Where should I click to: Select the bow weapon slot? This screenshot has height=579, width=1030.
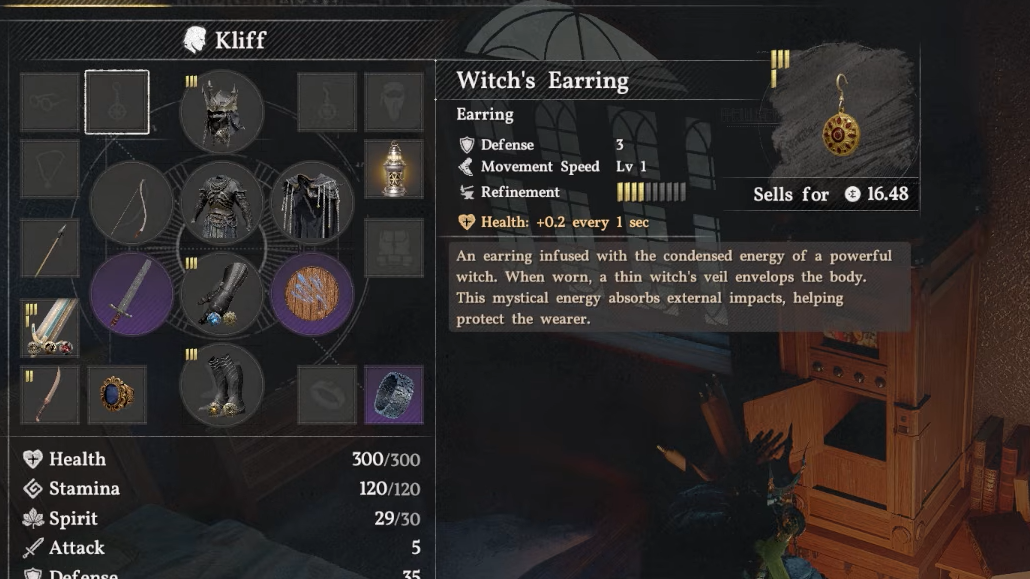click(131, 203)
